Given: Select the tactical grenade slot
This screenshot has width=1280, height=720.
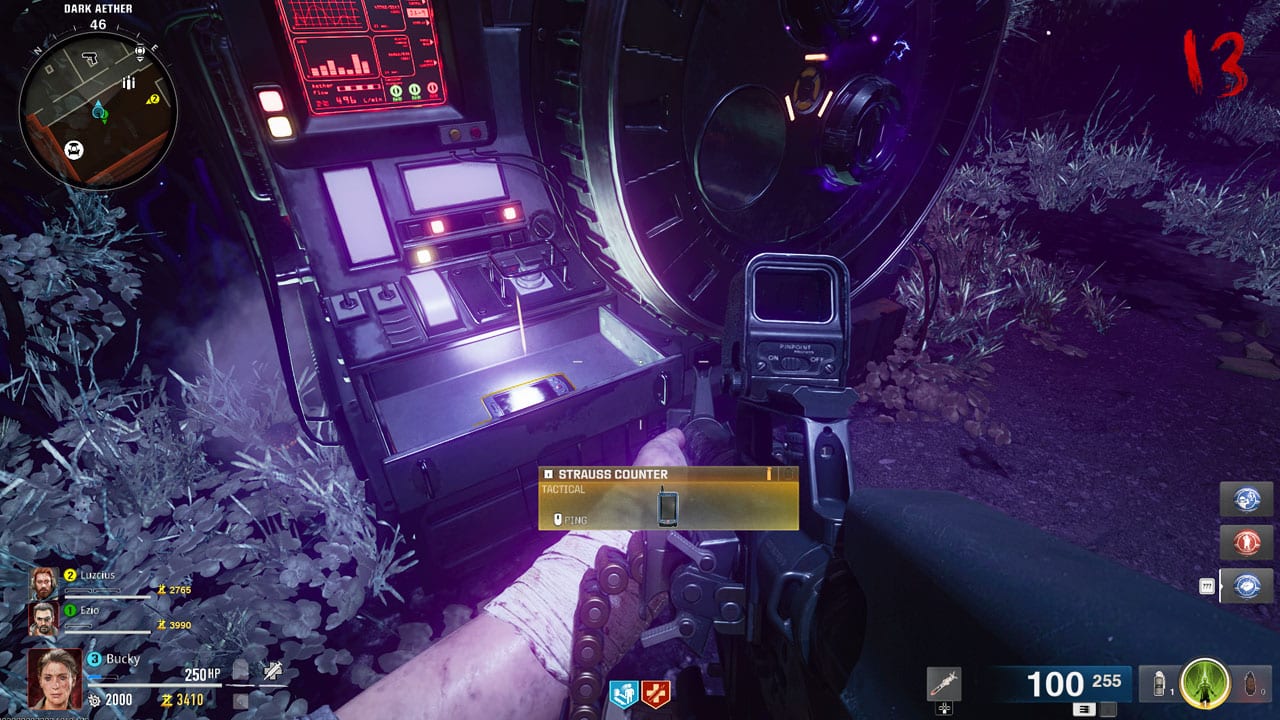Looking at the screenshot, I should pos(1159,684).
